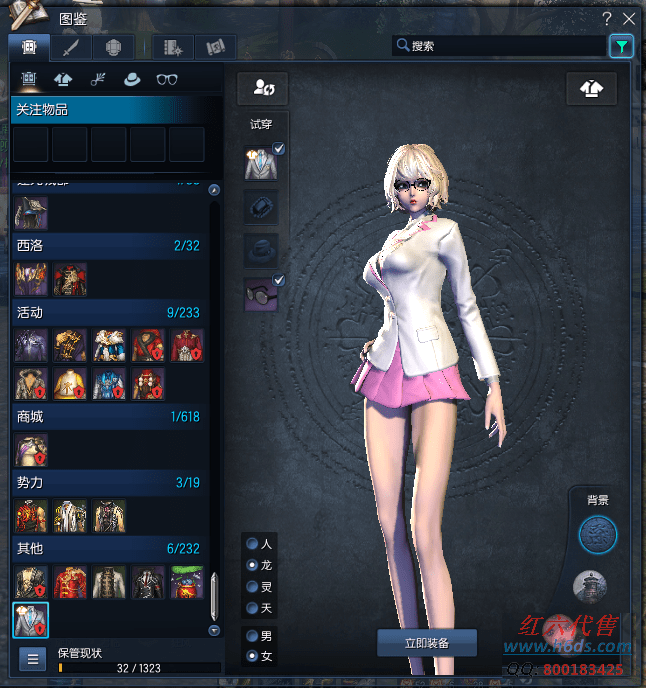Select the 女 gender option

253,657
